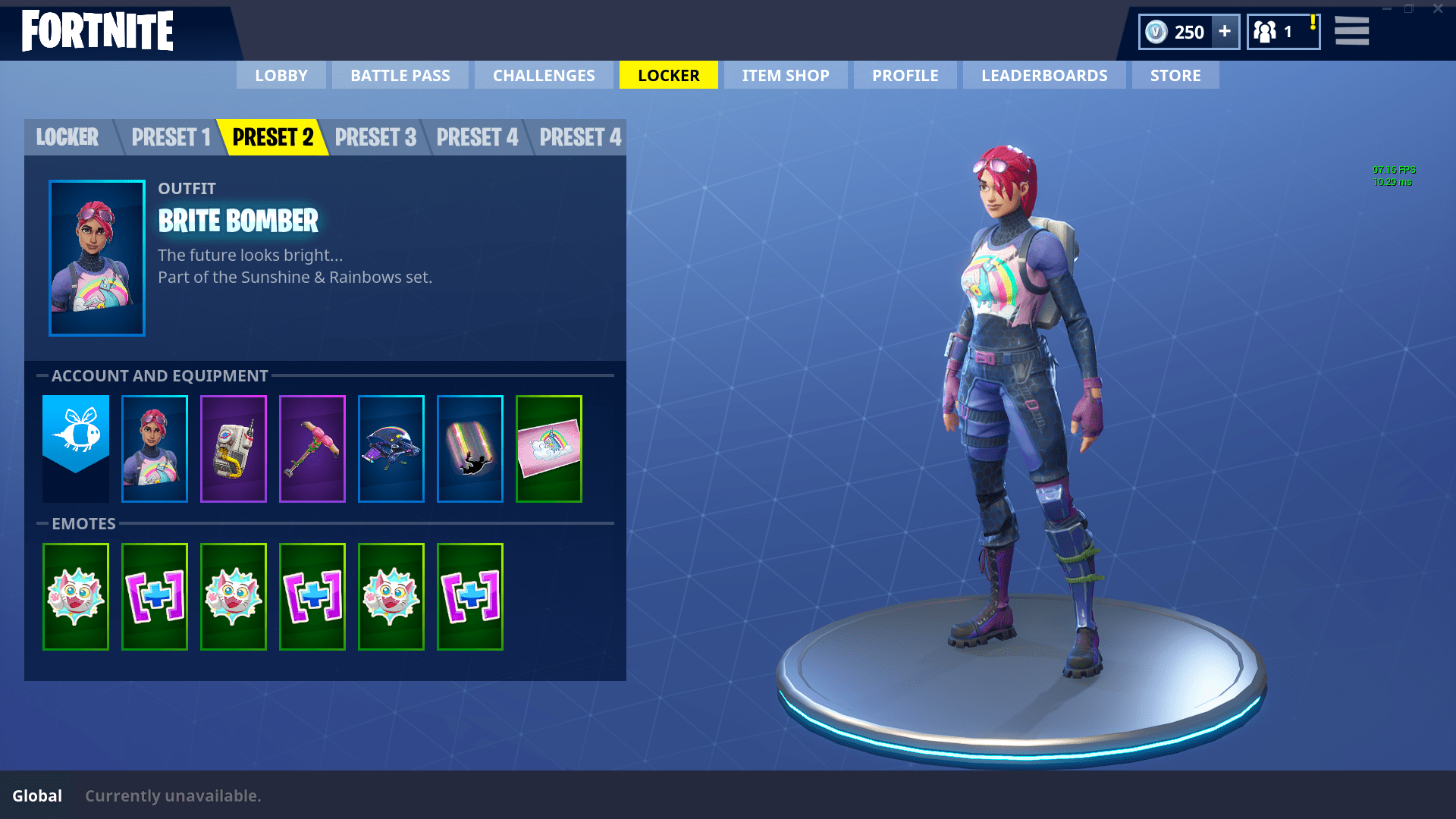The image size is (1456, 819).
Task: Select the pink pickaxe slot
Action: (x=312, y=448)
